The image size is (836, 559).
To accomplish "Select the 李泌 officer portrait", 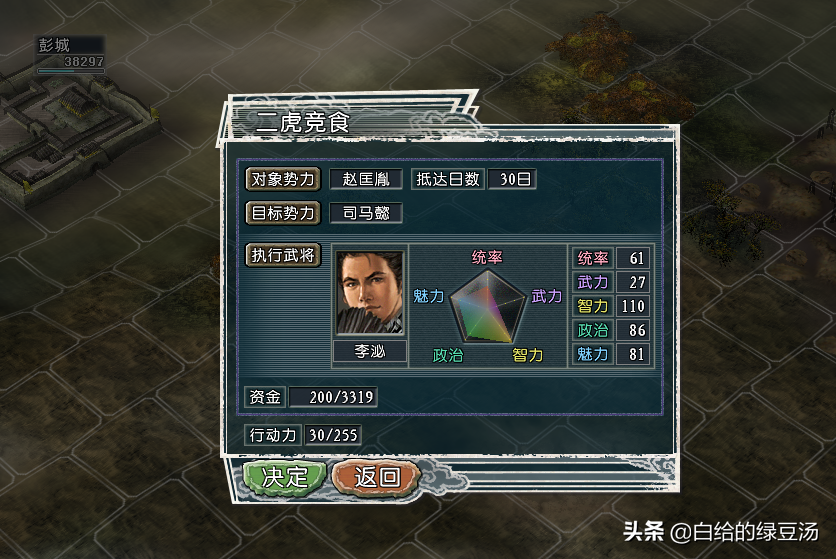I will pos(369,293).
